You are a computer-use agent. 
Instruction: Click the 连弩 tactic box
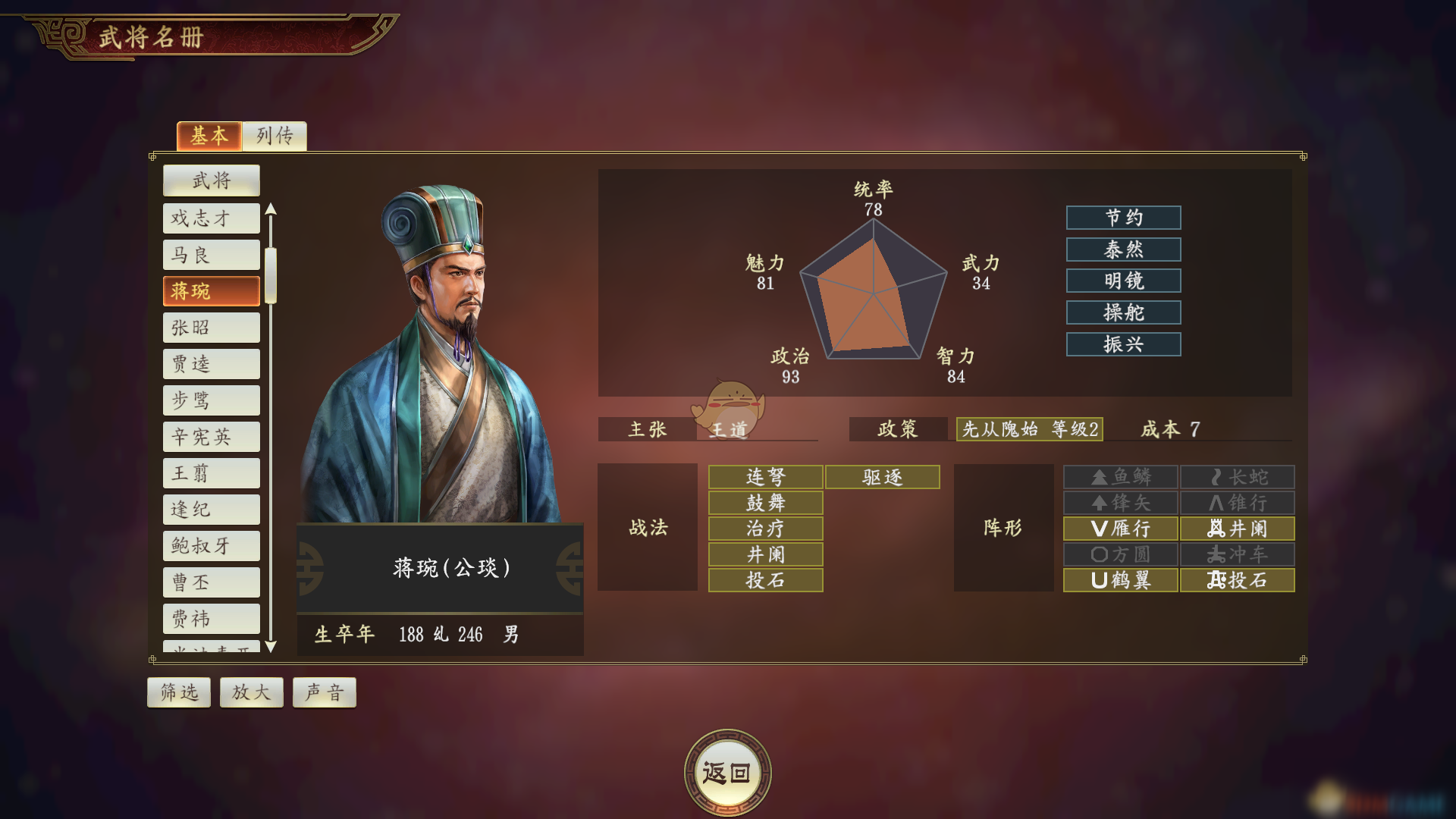click(765, 477)
